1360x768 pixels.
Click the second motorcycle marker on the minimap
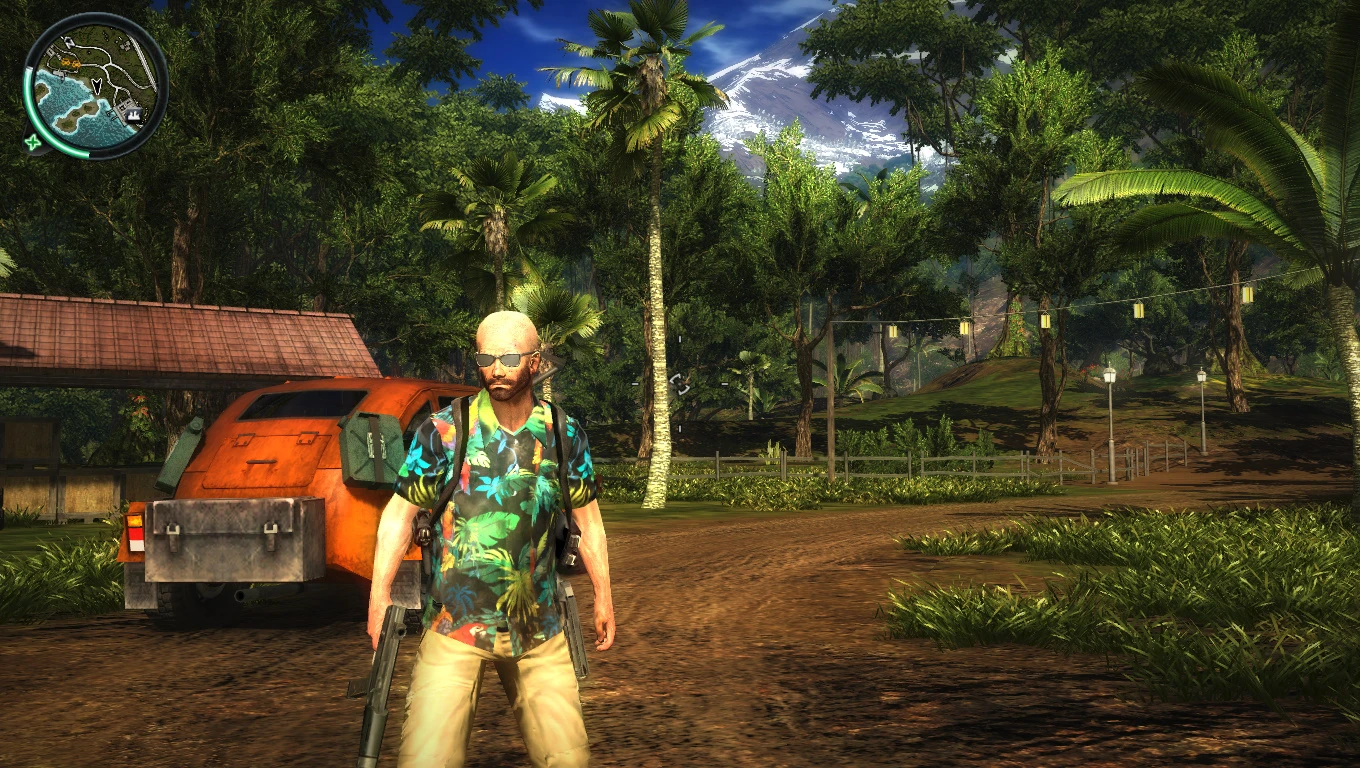click(77, 63)
